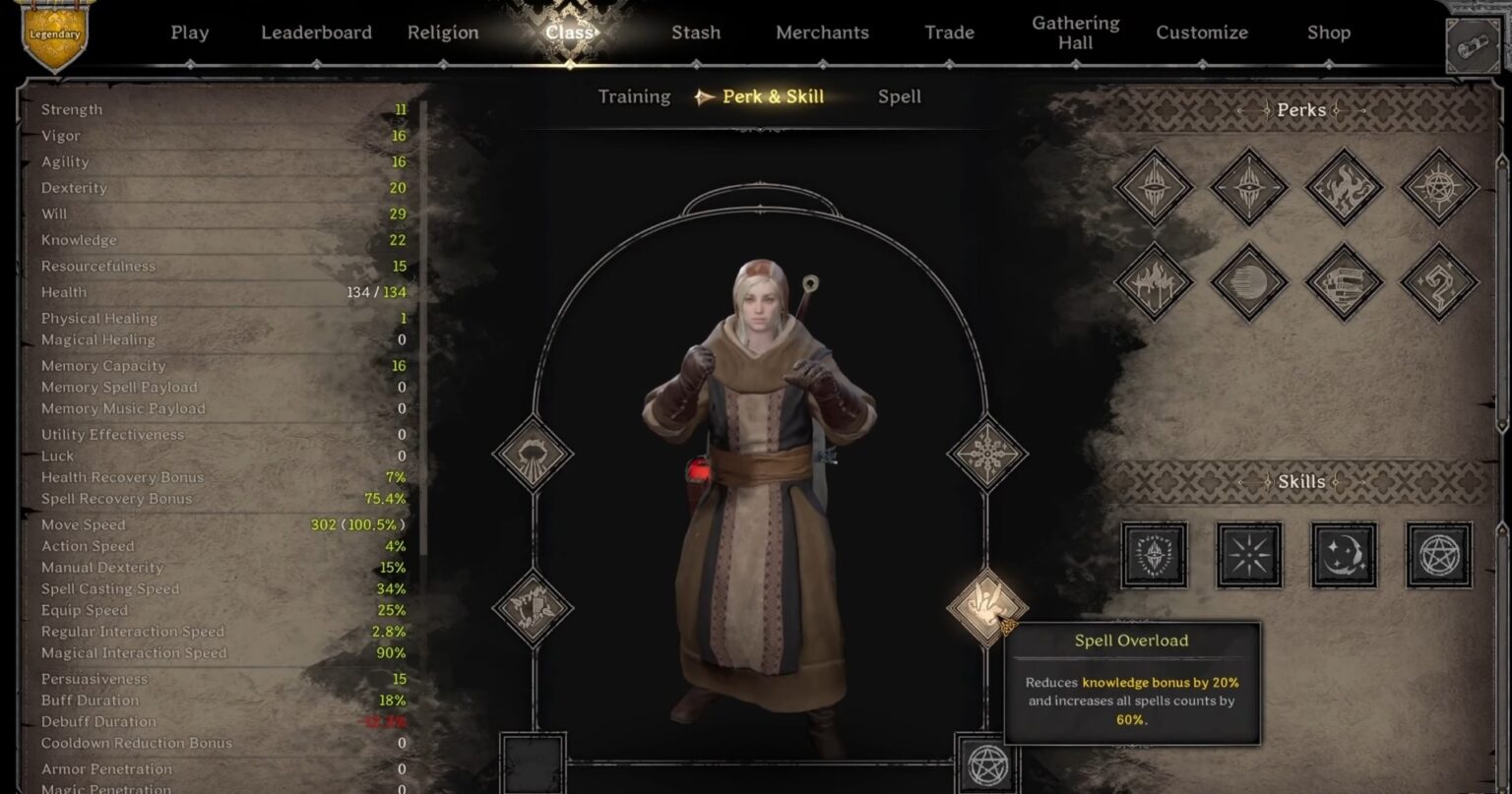Select the leftmost winged skill icon
Image resolution: width=1512 pixels, height=794 pixels.
[1154, 556]
